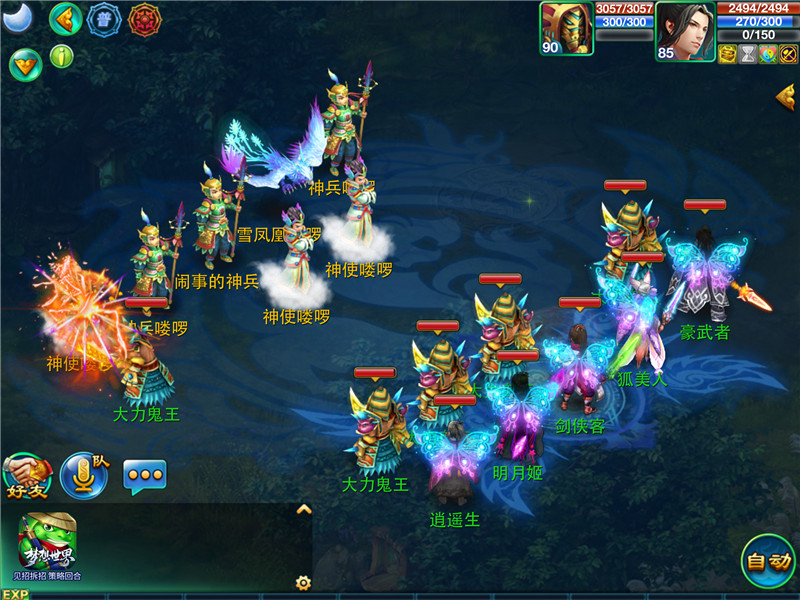Image resolution: width=800 pixels, height=600 pixels.
Task: Open the red flower emblem icon
Action: [145, 19]
